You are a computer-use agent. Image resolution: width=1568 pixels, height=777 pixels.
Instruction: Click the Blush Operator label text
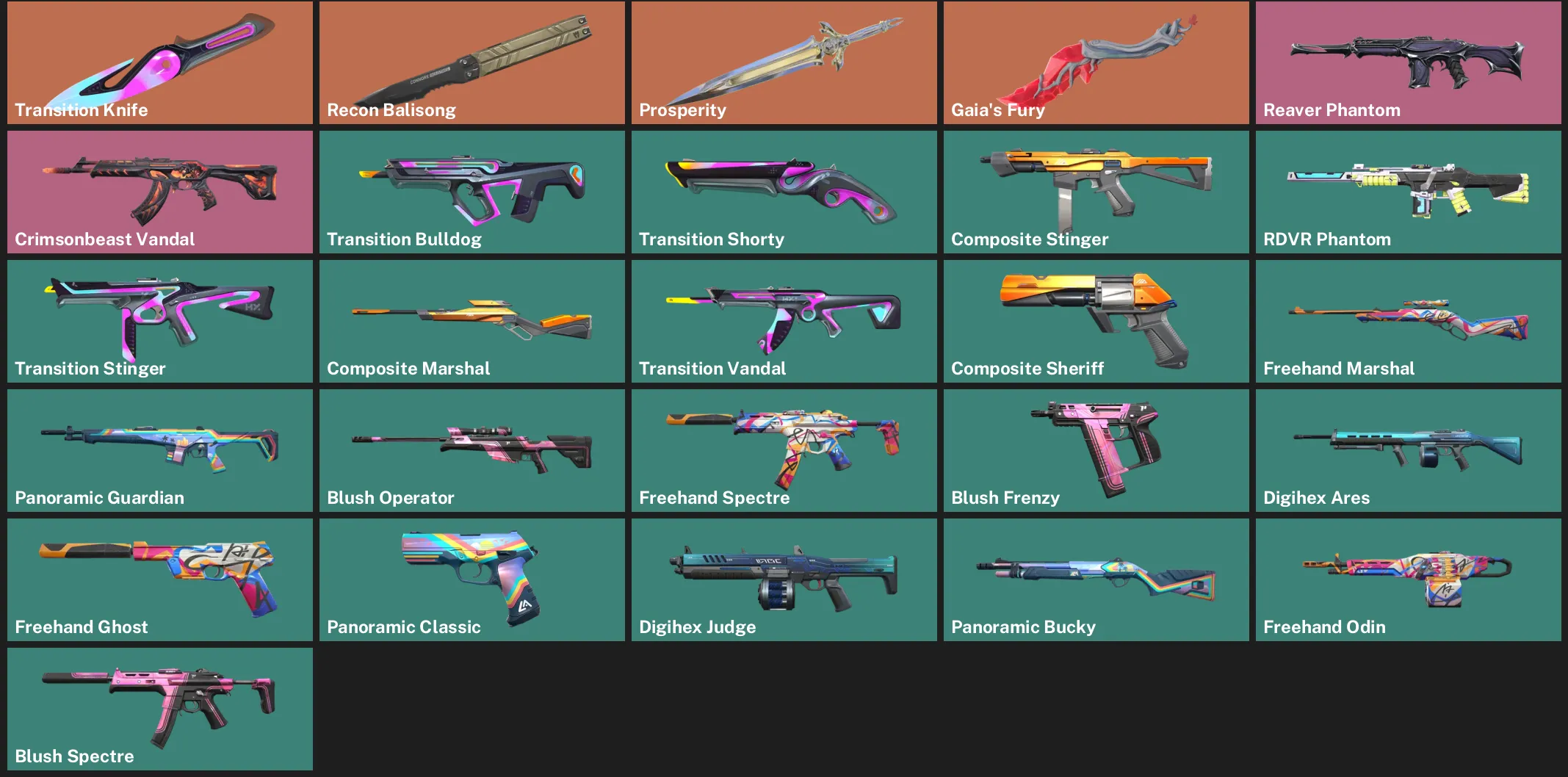390,497
